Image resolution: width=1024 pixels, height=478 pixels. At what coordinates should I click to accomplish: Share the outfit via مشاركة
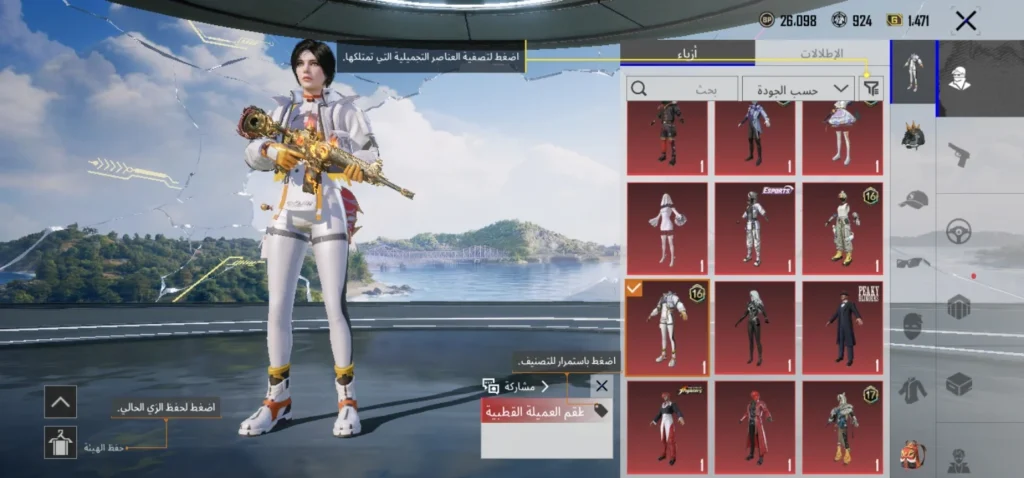tap(516, 386)
